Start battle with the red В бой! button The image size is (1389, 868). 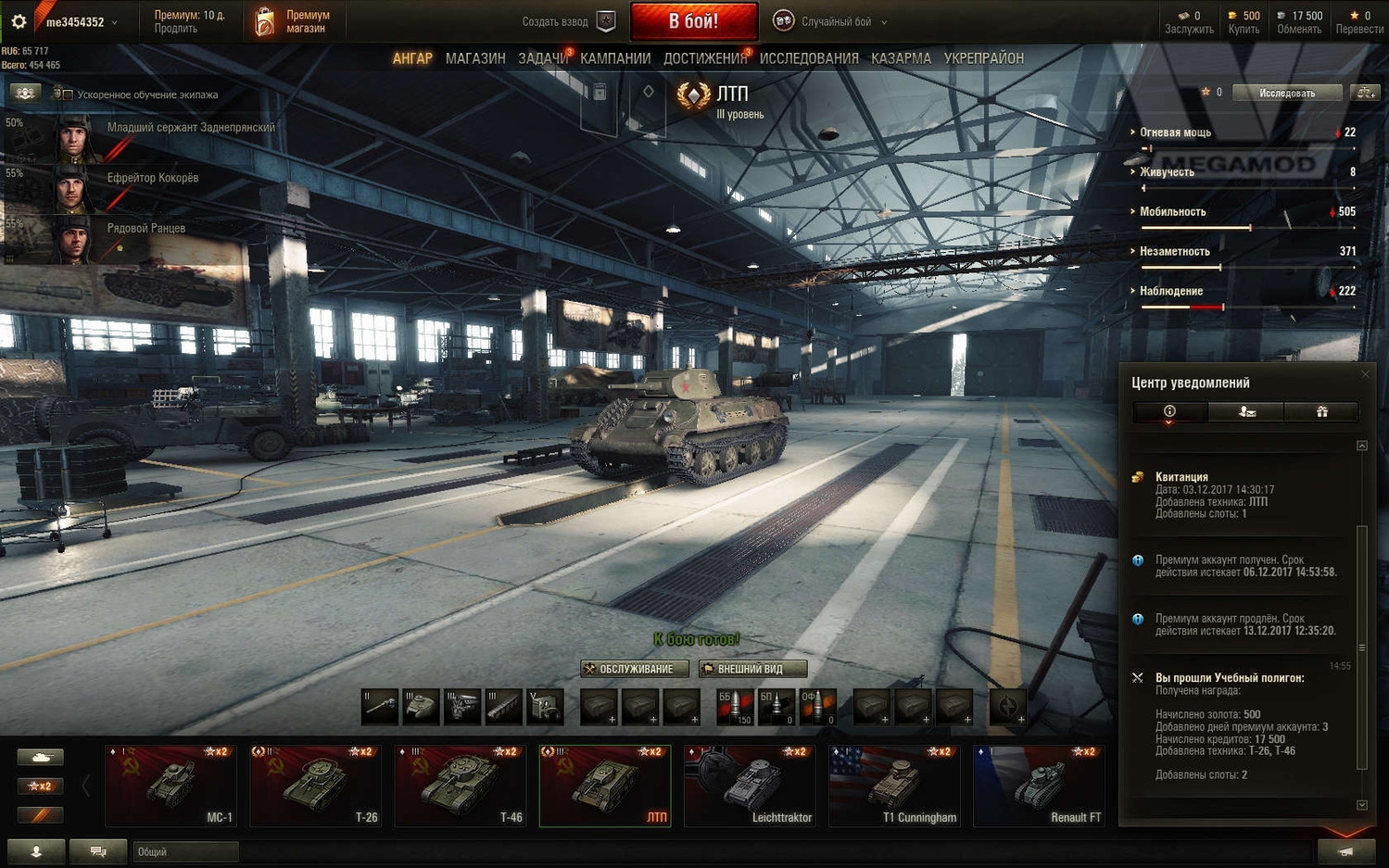tap(693, 21)
